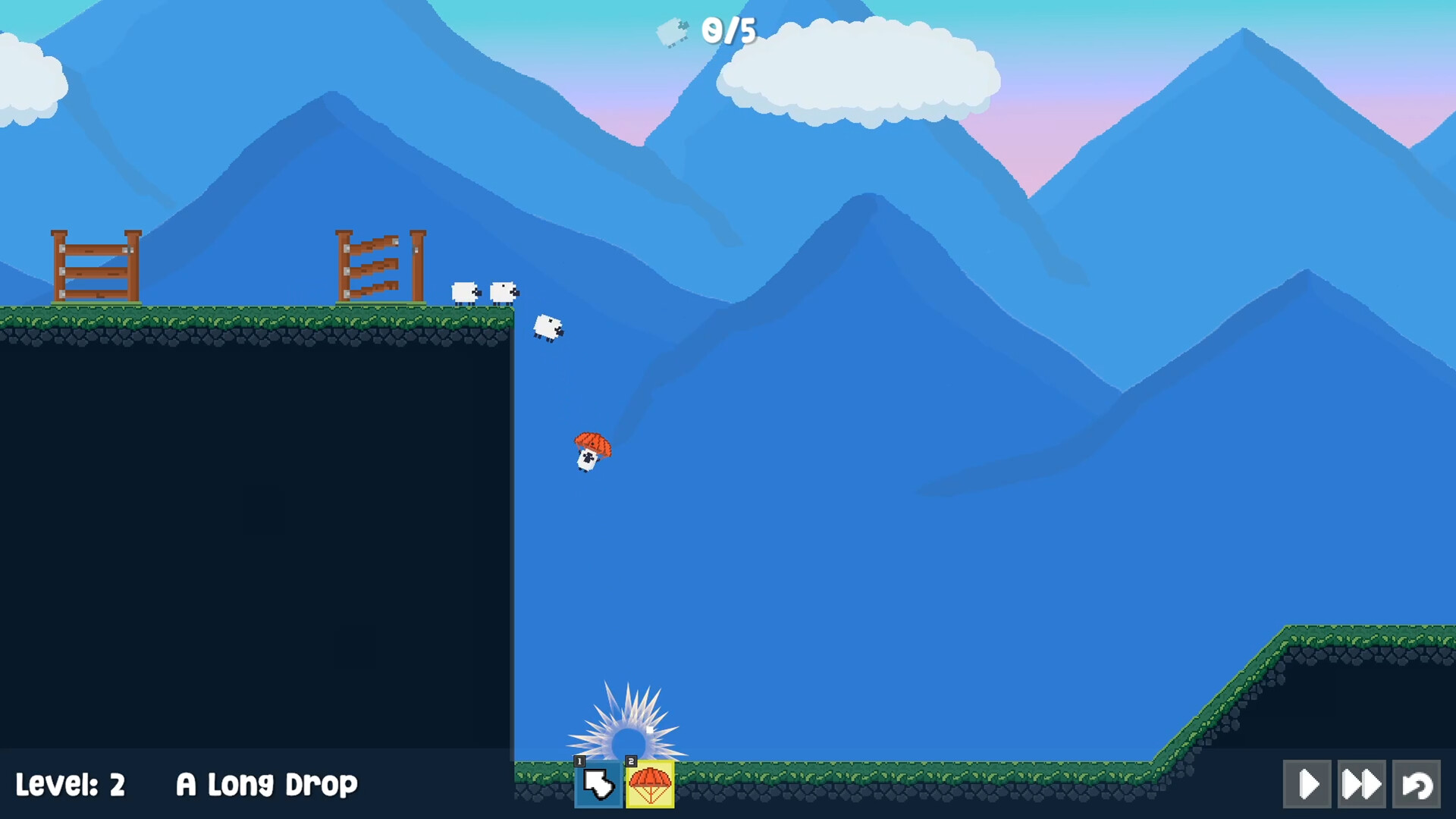This screenshot has height=819, width=1456.
Task: Click the pair of sheep near the ledge
Action: (x=485, y=292)
